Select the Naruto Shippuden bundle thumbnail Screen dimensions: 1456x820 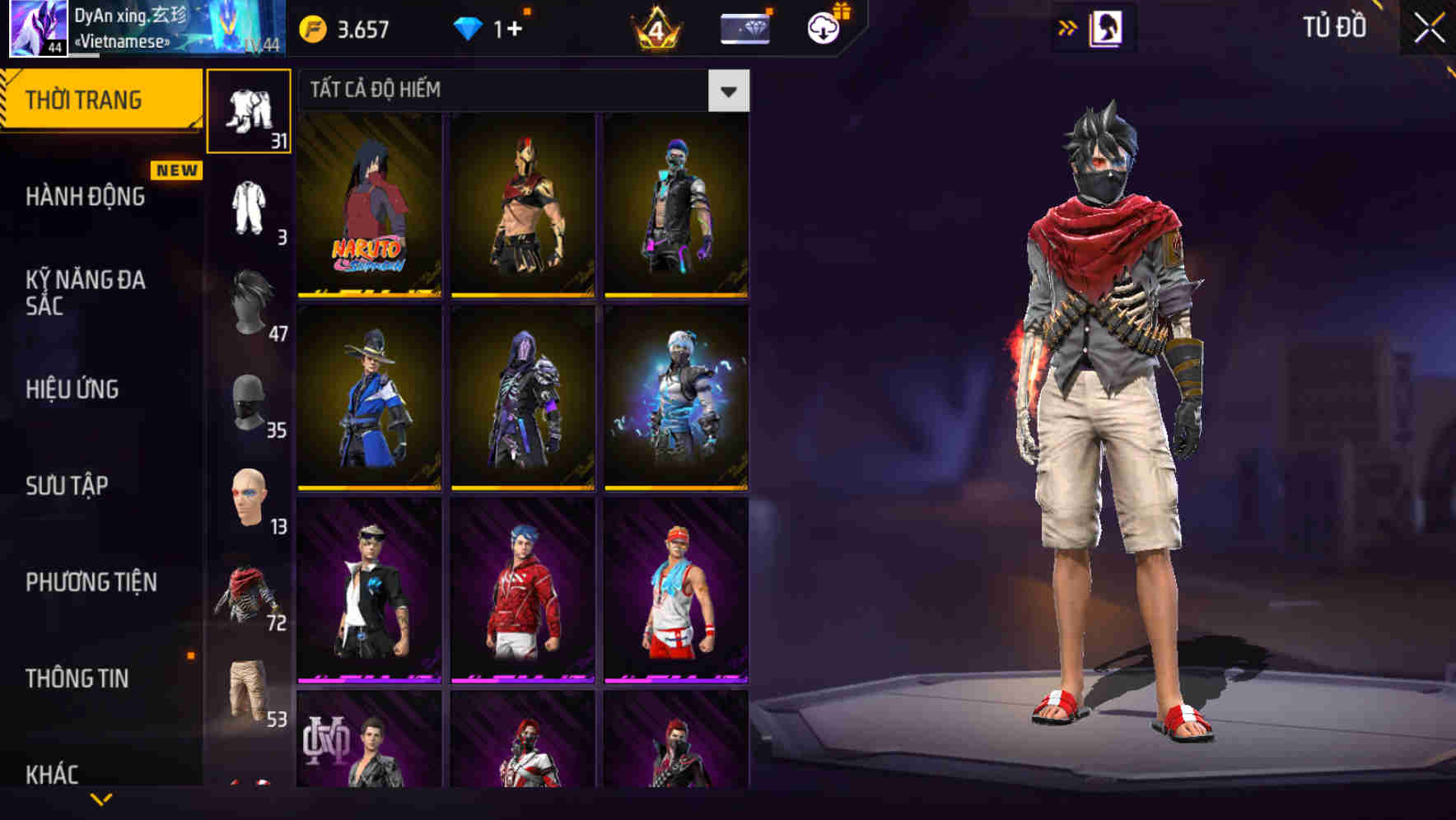[371, 207]
